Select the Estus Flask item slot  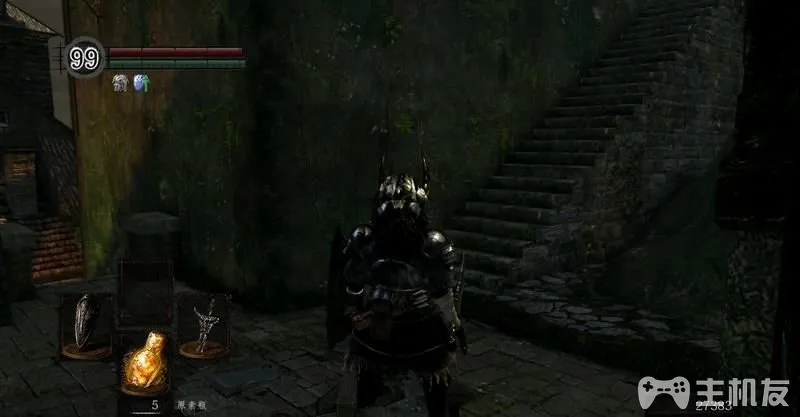tap(143, 363)
